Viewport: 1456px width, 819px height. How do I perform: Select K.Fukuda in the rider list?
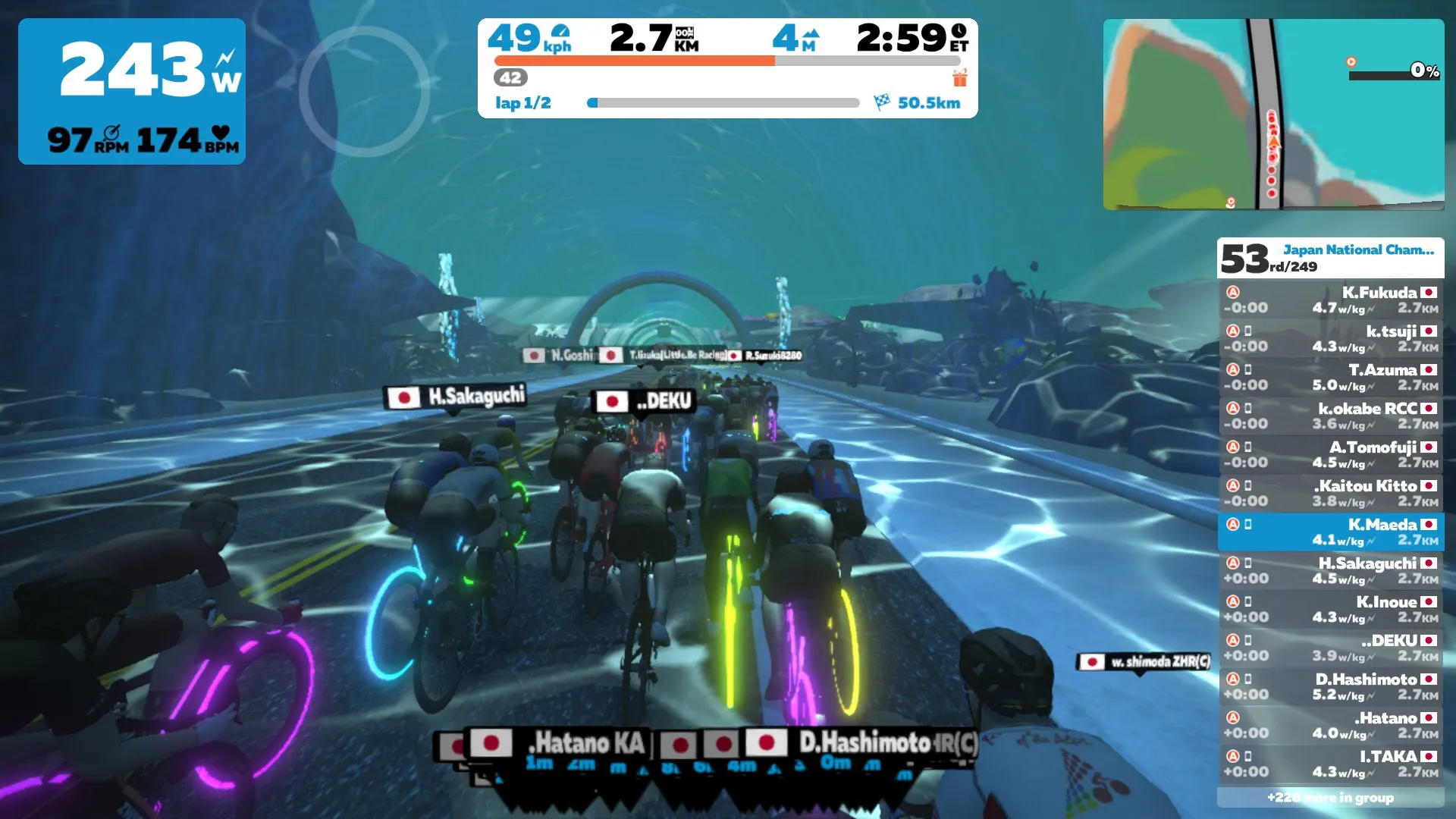pyautogui.click(x=1330, y=300)
